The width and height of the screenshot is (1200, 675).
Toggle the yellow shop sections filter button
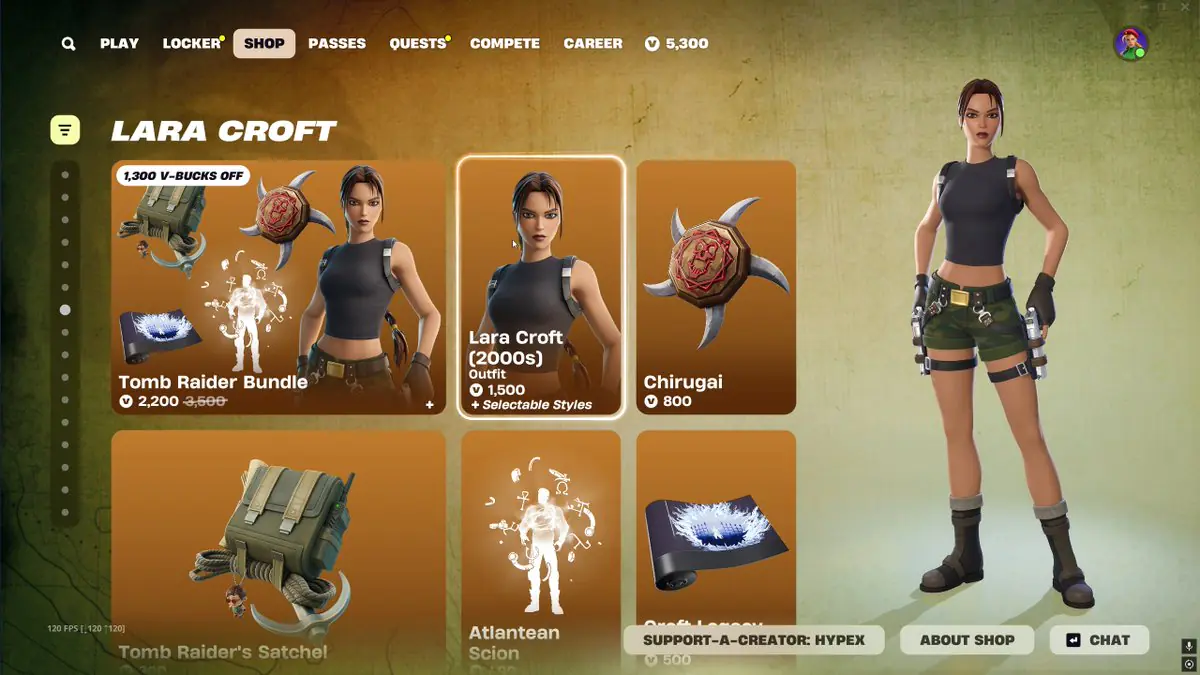65,129
